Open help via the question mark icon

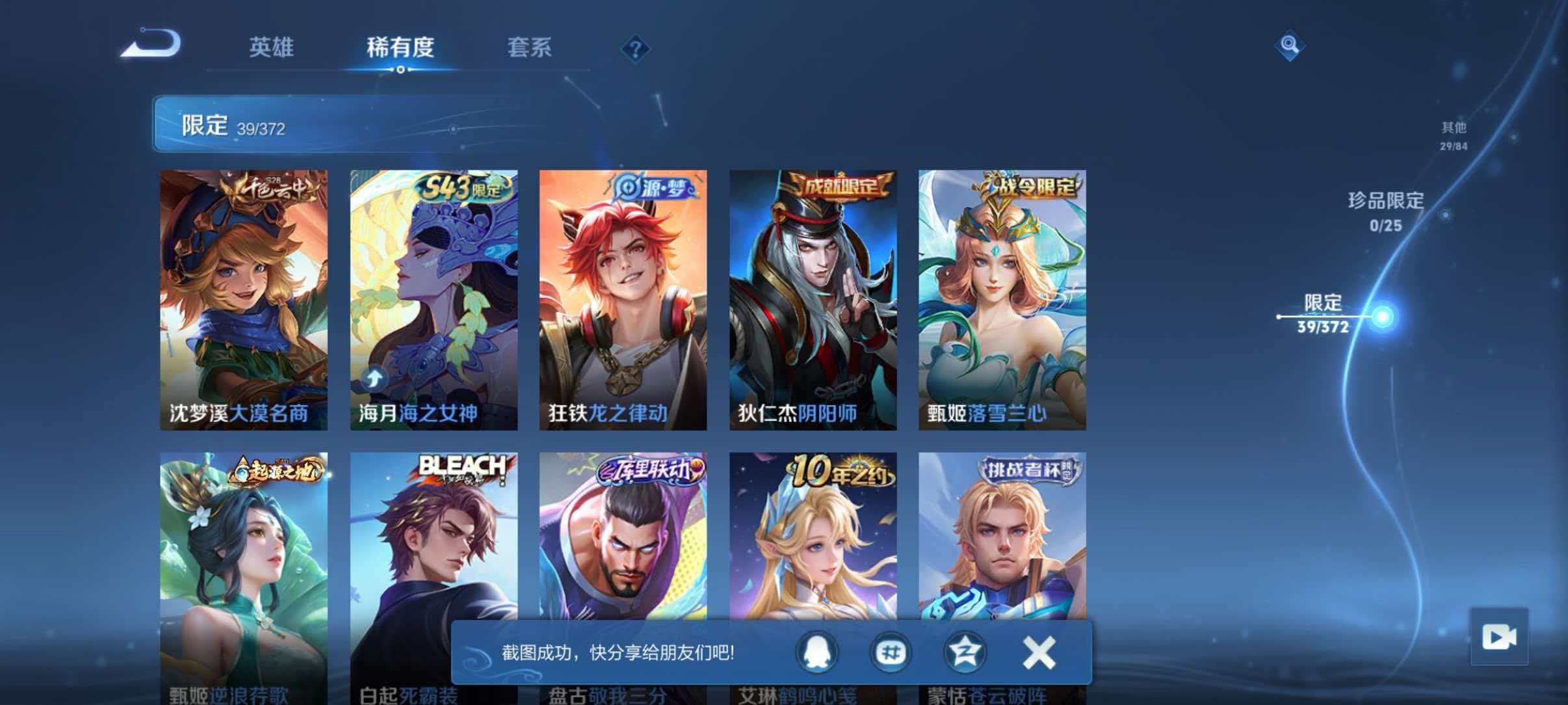(x=637, y=48)
